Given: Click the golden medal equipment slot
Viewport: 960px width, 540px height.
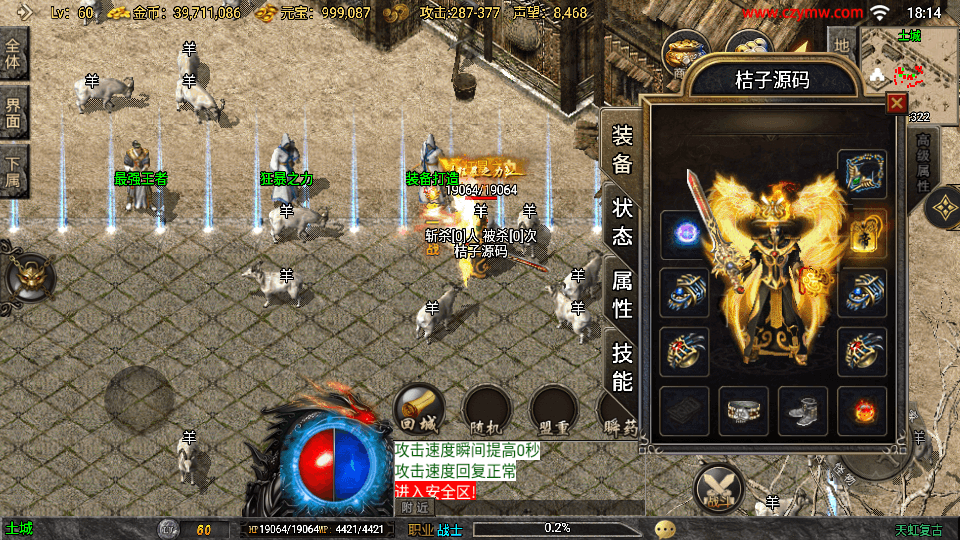Looking at the screenshot, I should click(x=862, y=234).
